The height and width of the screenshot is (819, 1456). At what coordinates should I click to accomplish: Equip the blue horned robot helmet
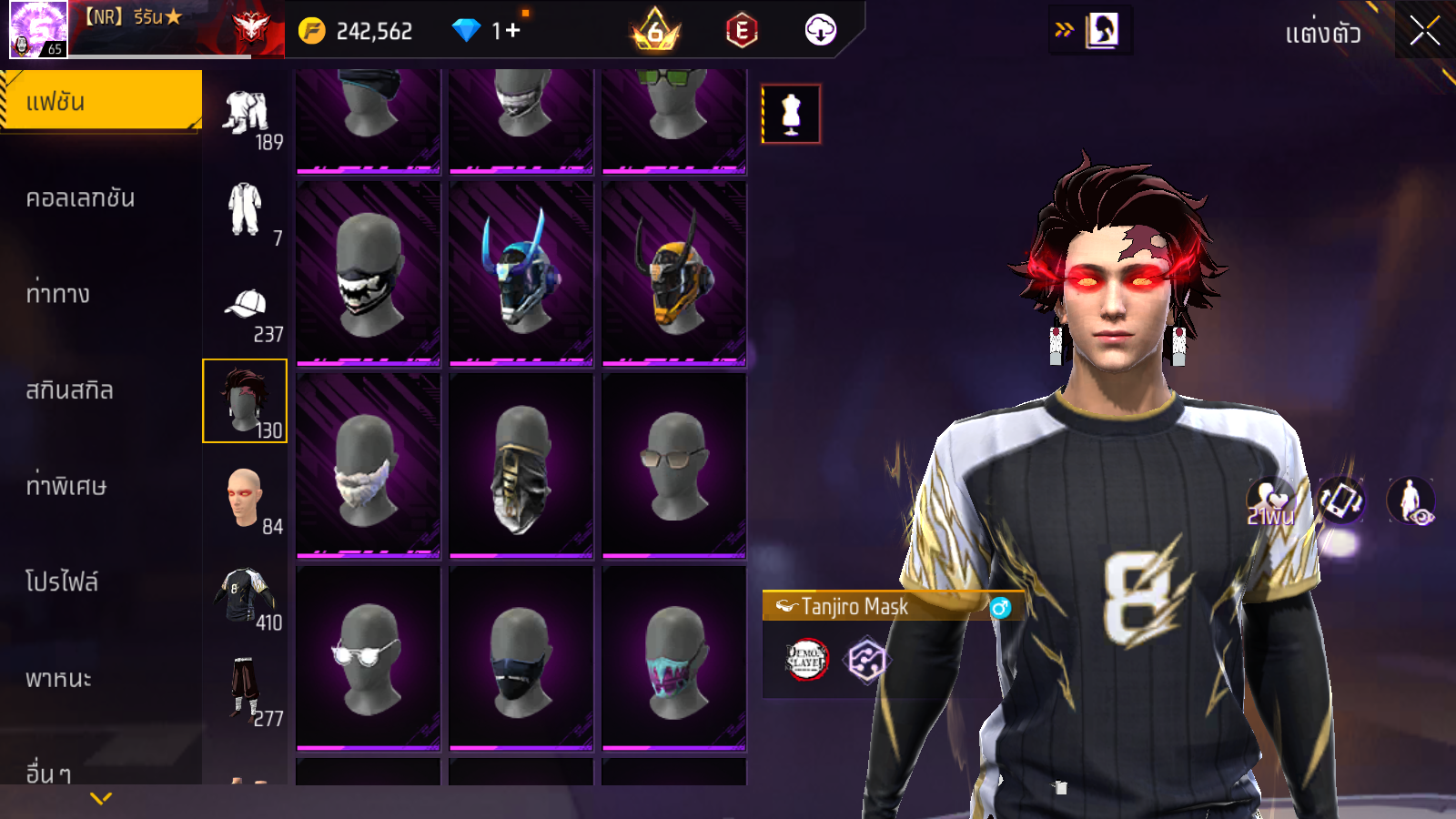tap(521, 273)
